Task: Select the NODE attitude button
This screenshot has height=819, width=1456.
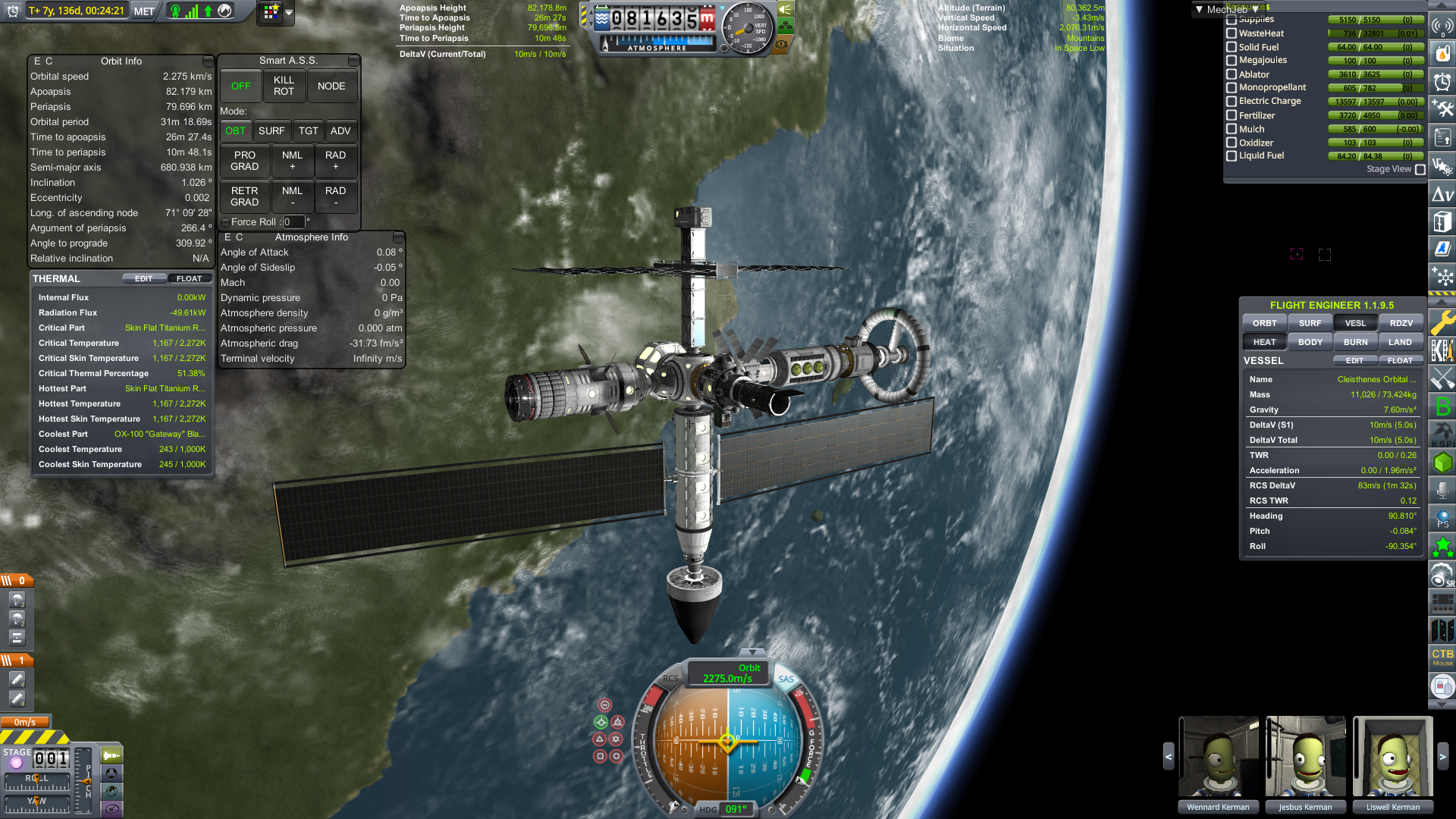Action: tap(331, 86)
